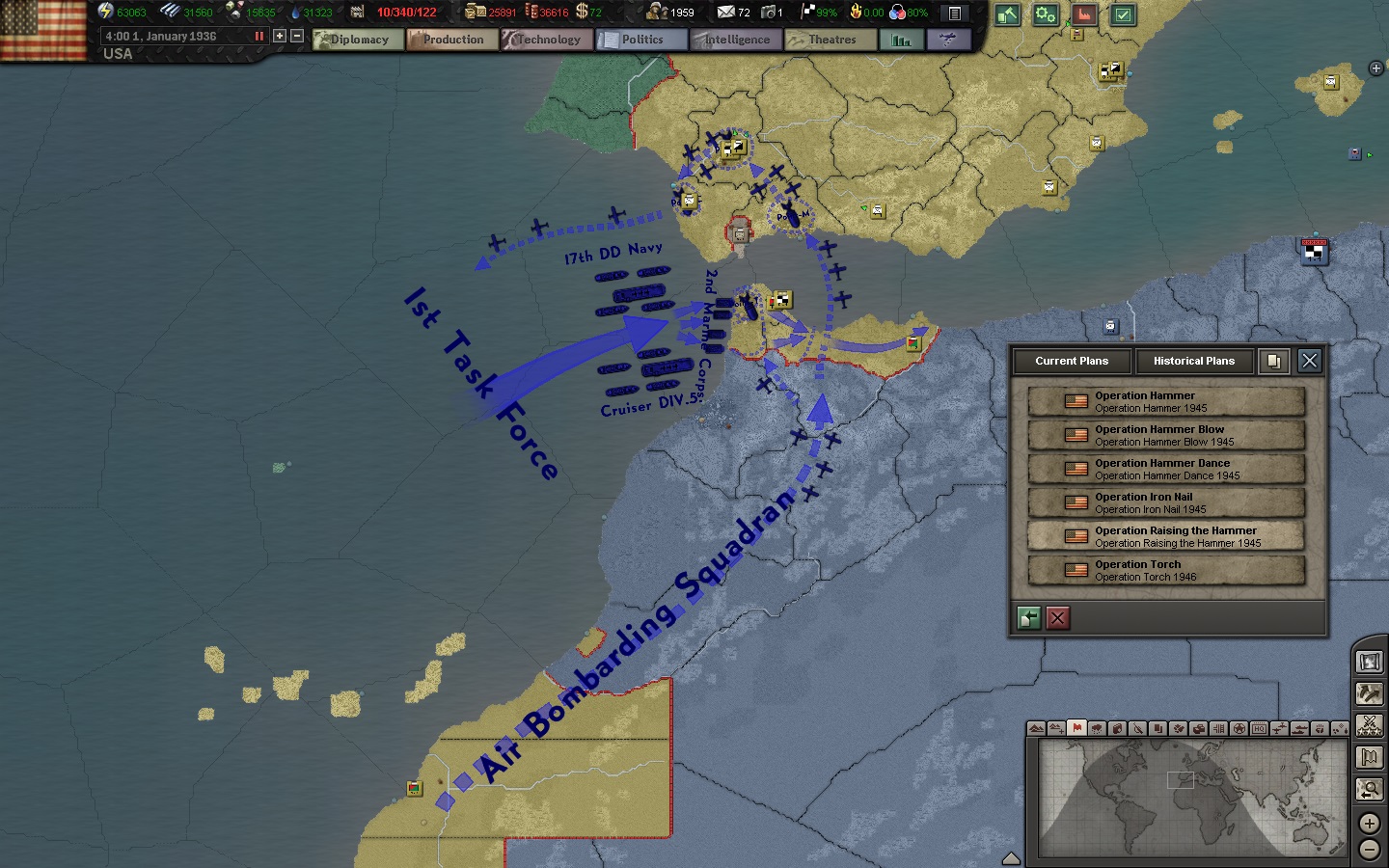Click the expand arrow in the top-right map corner
This screenshot has width=1389, height=868.
click(1375, 68)
